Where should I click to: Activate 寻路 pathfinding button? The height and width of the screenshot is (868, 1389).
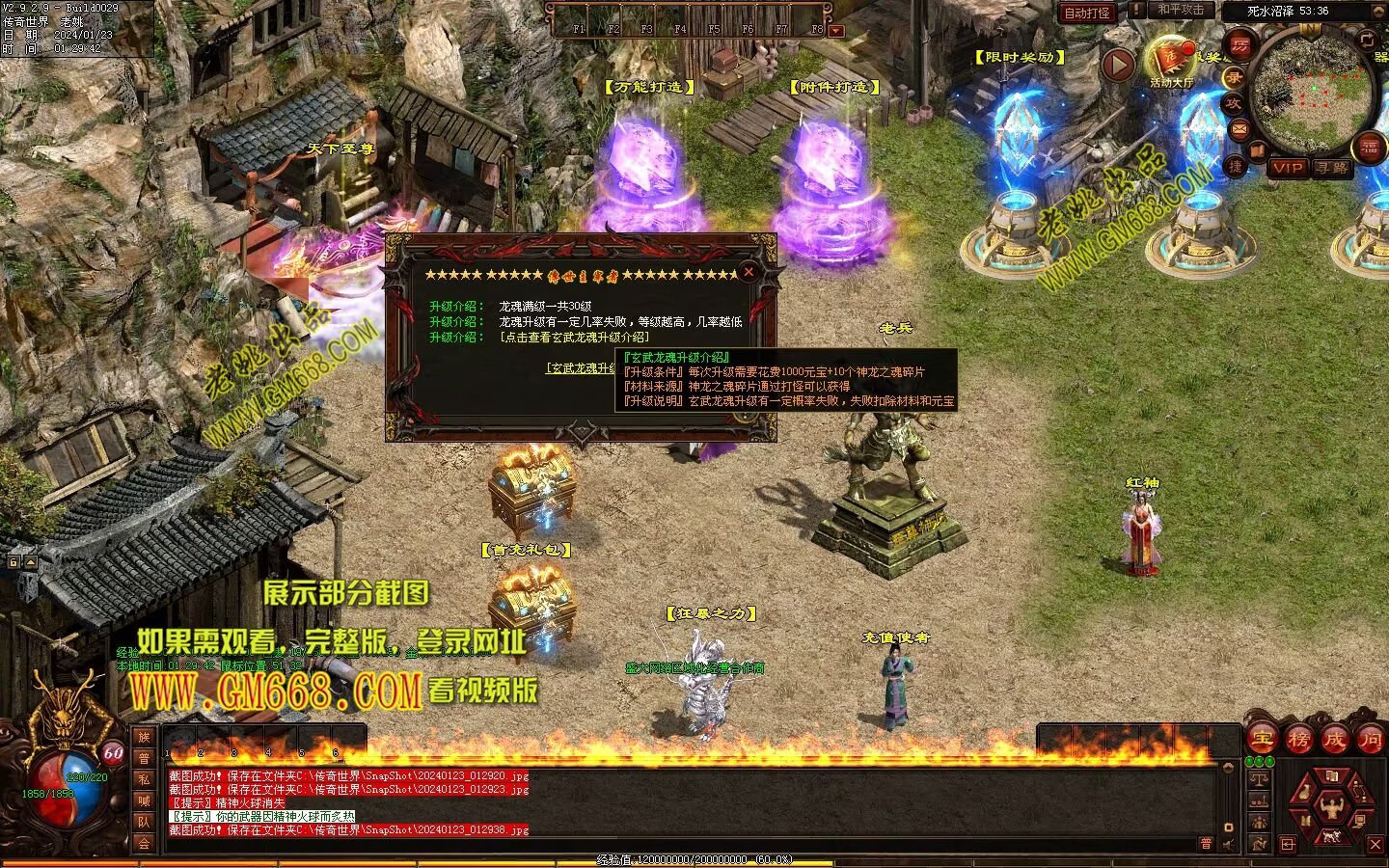click(x=1332, y=168)
